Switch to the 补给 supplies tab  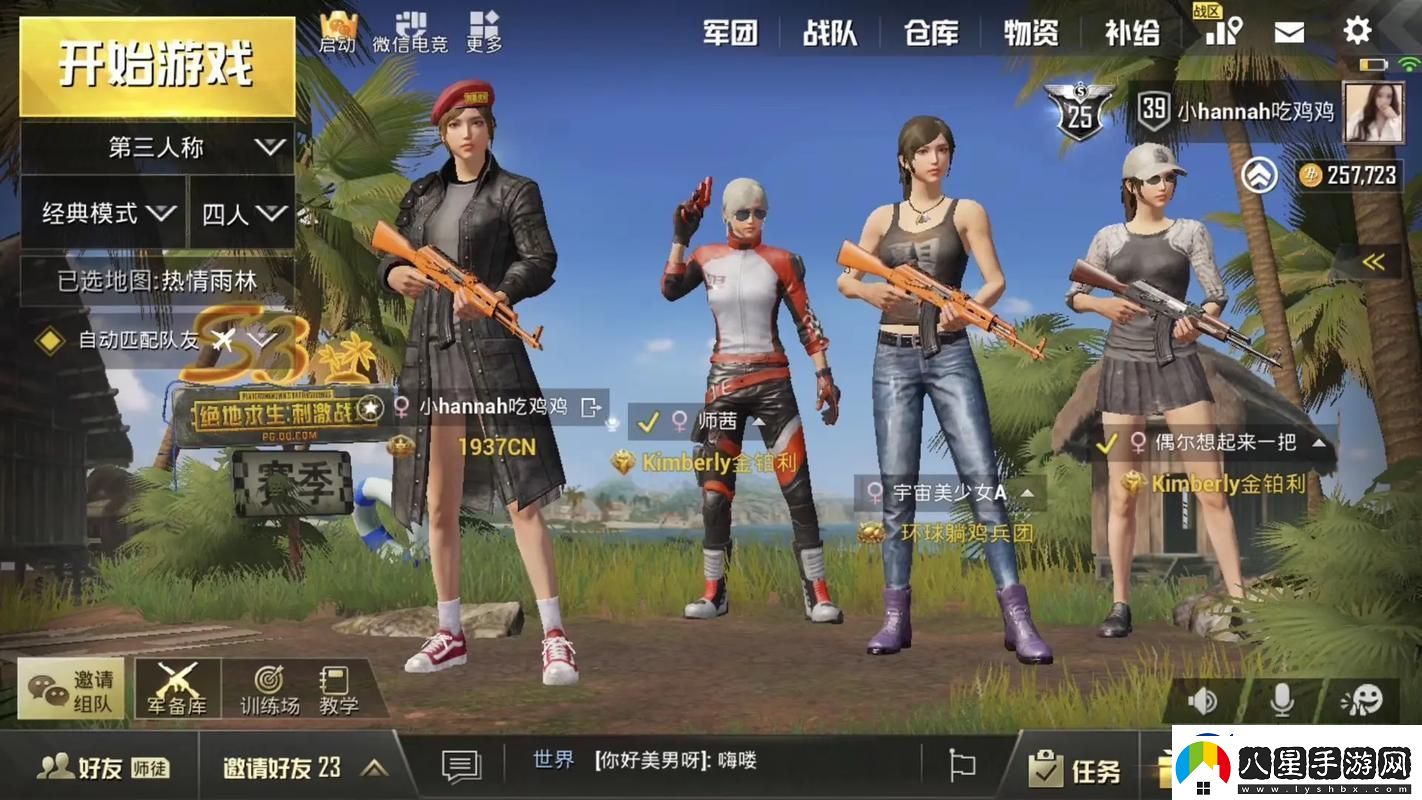pos(1132,31)
